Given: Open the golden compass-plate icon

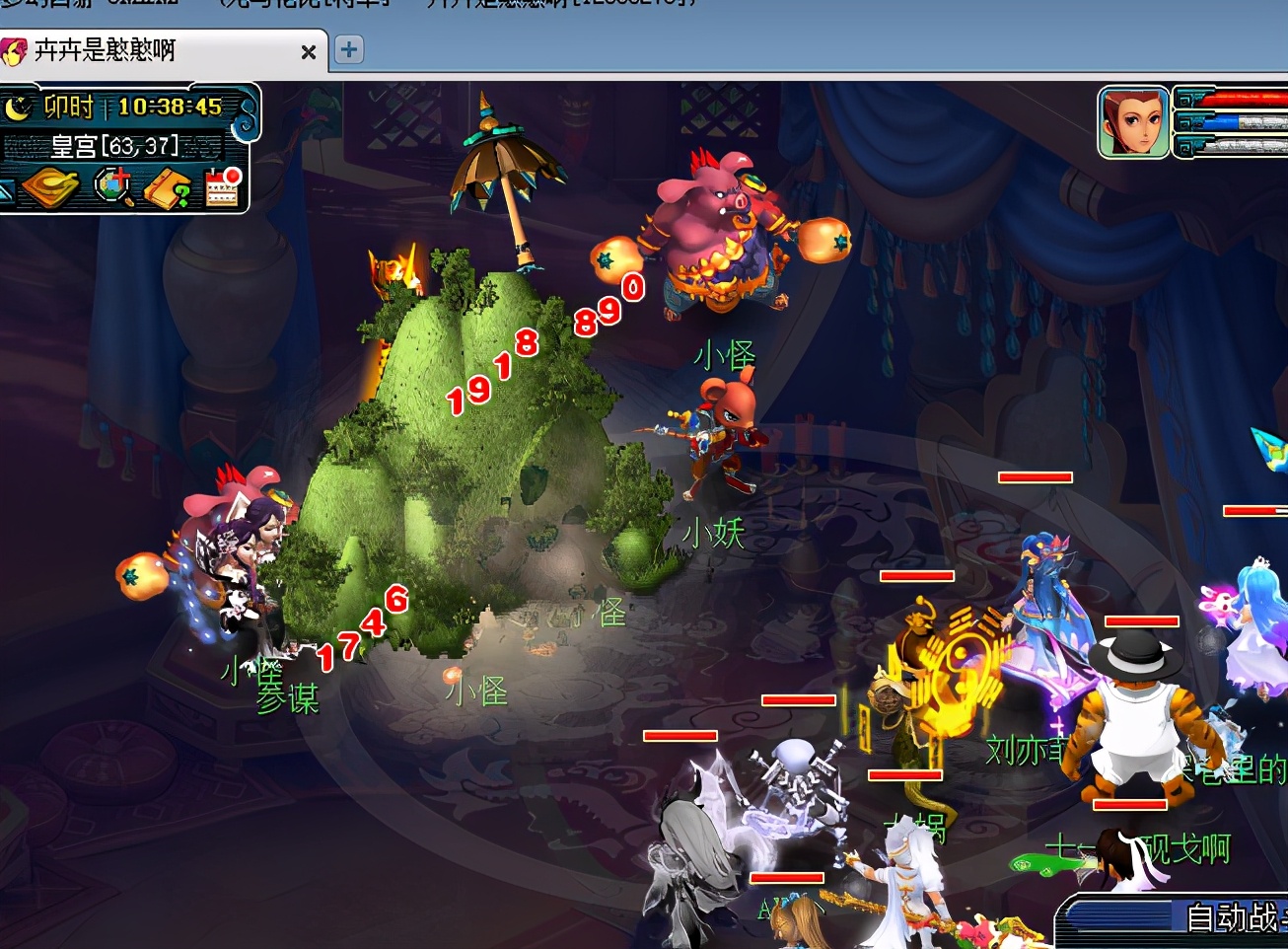Looking at the screenshot, I should pyautogui.click(x=49, y=187).
